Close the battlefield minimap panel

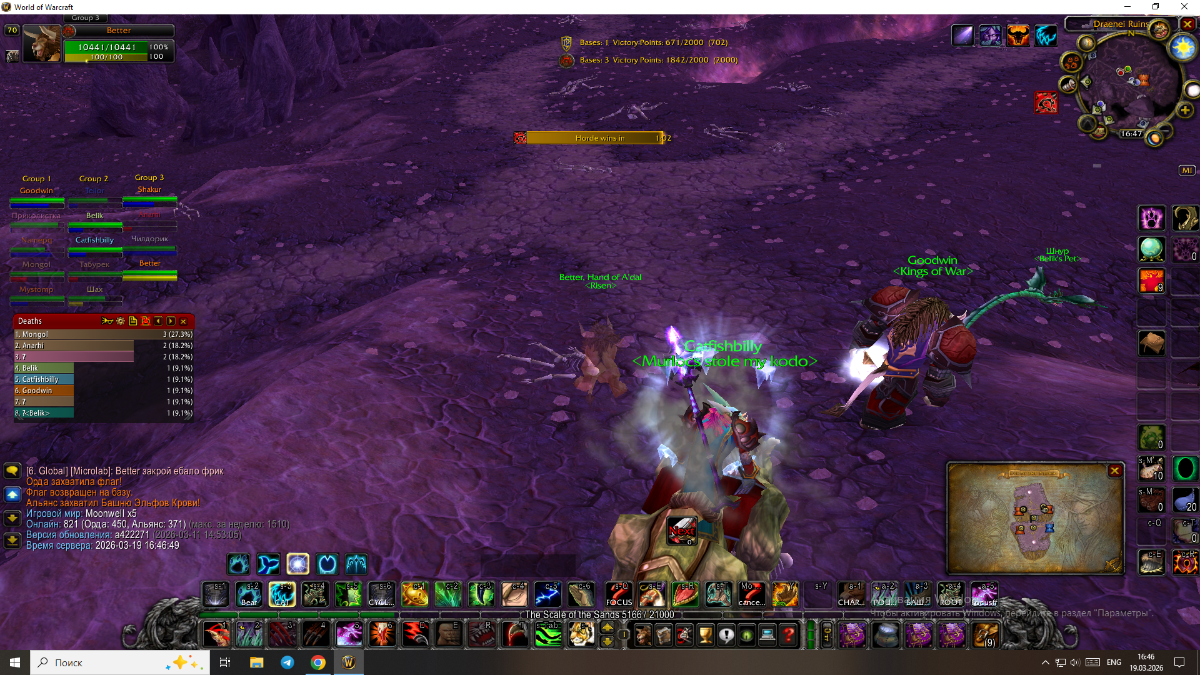[x=1115, y=470]
